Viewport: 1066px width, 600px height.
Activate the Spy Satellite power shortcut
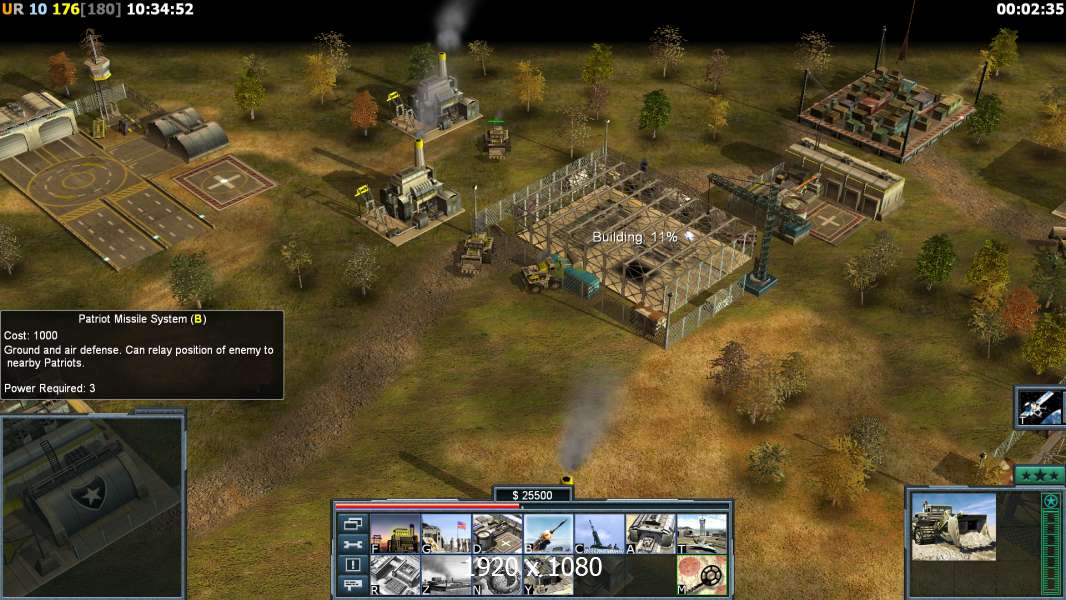1039,406
